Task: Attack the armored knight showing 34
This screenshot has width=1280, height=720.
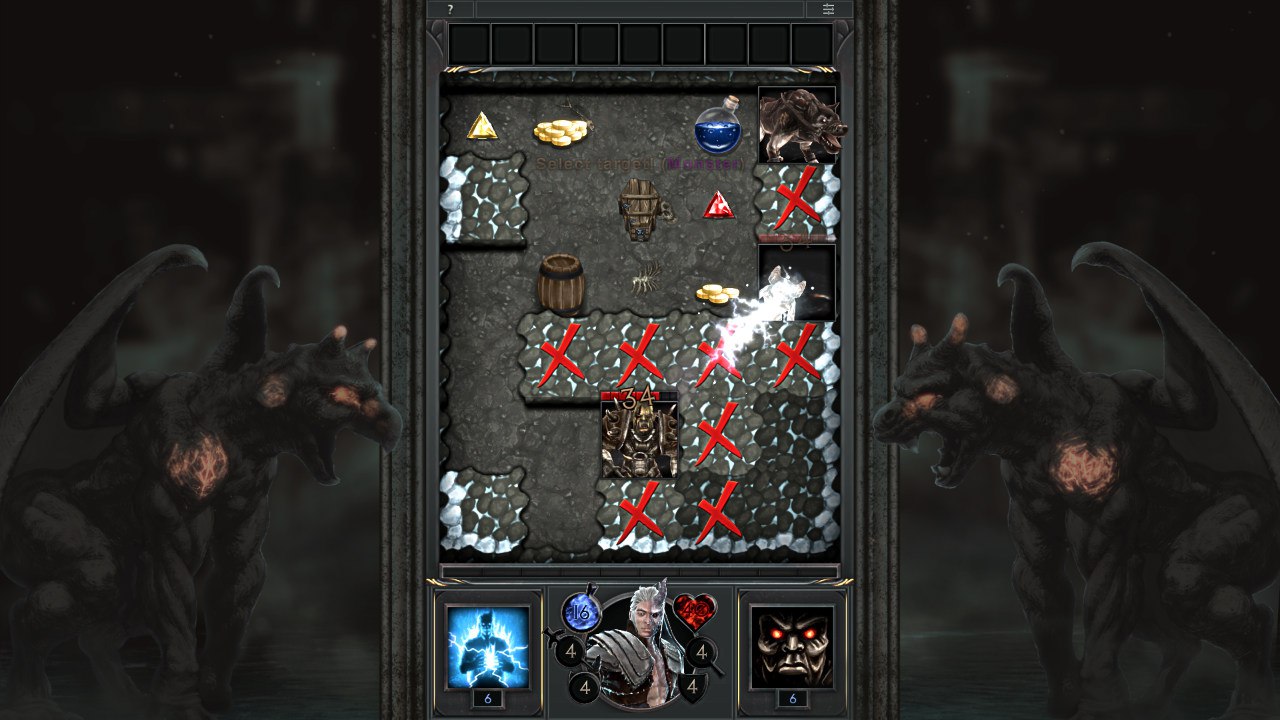Action: click(638, 438)
